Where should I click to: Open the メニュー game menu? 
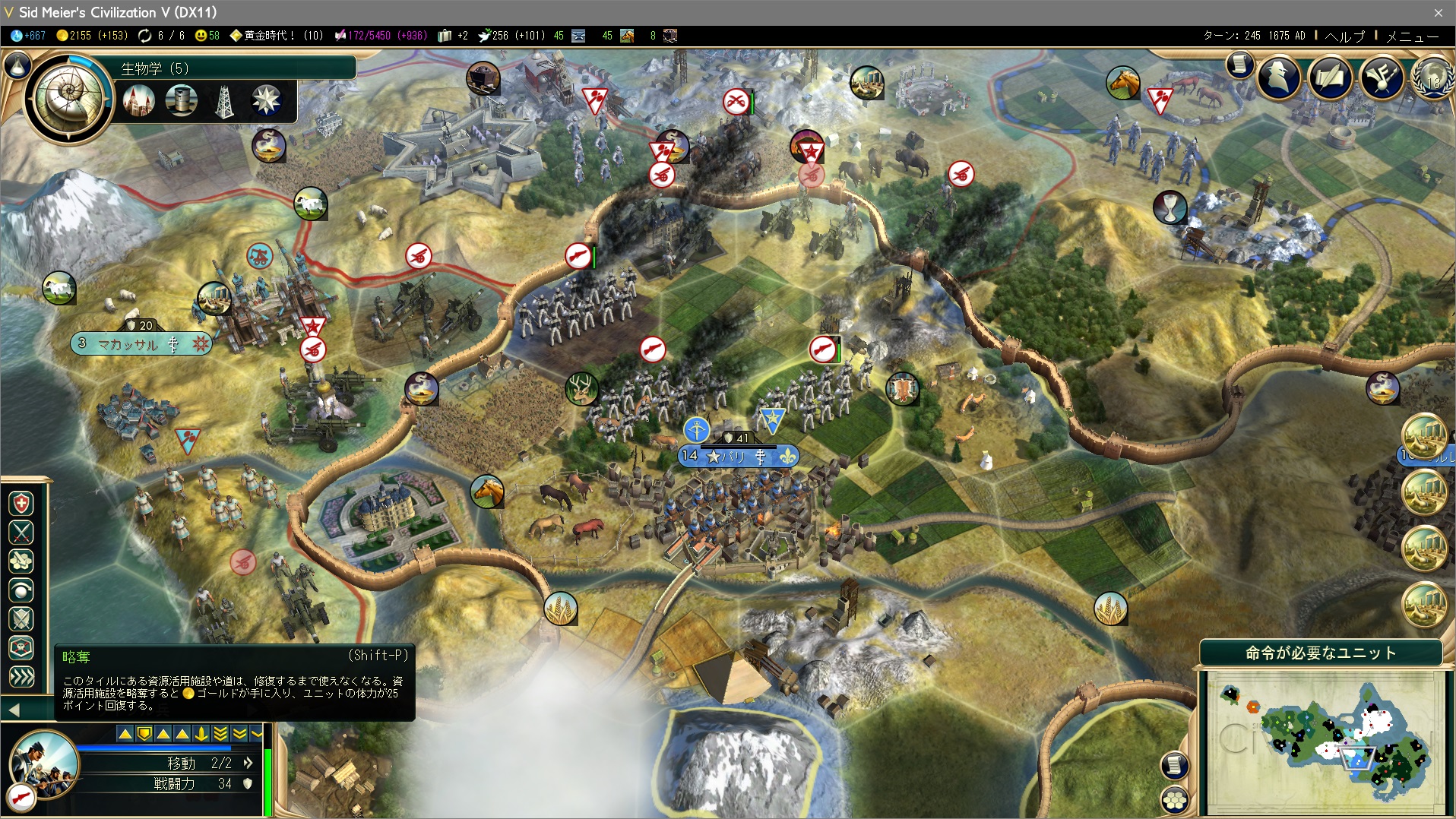tap(1411, 36)
